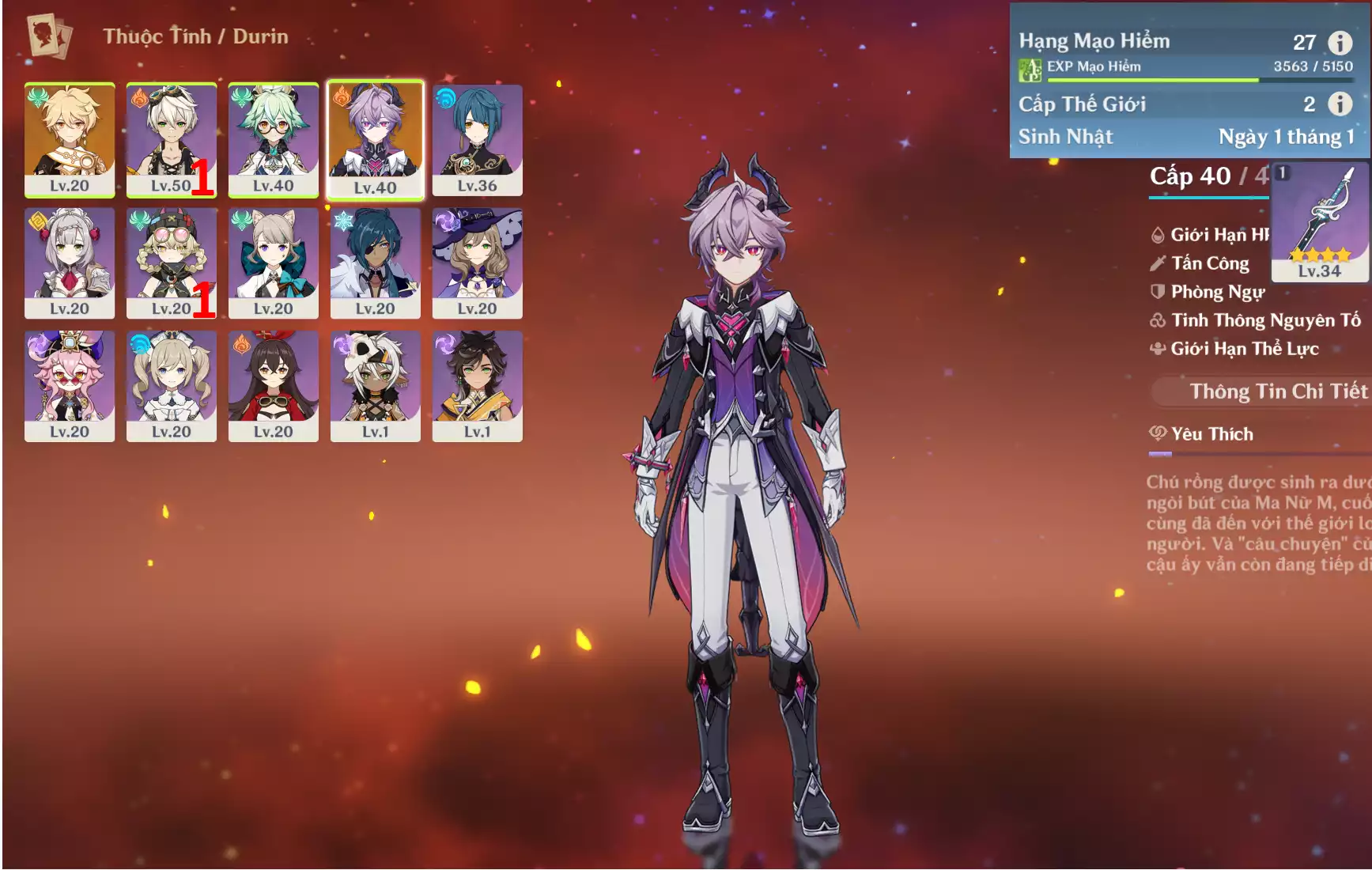The image size is (1372, 870).
Task: Choose the goggle-hat blonde braids character
Action: point(171,263)
